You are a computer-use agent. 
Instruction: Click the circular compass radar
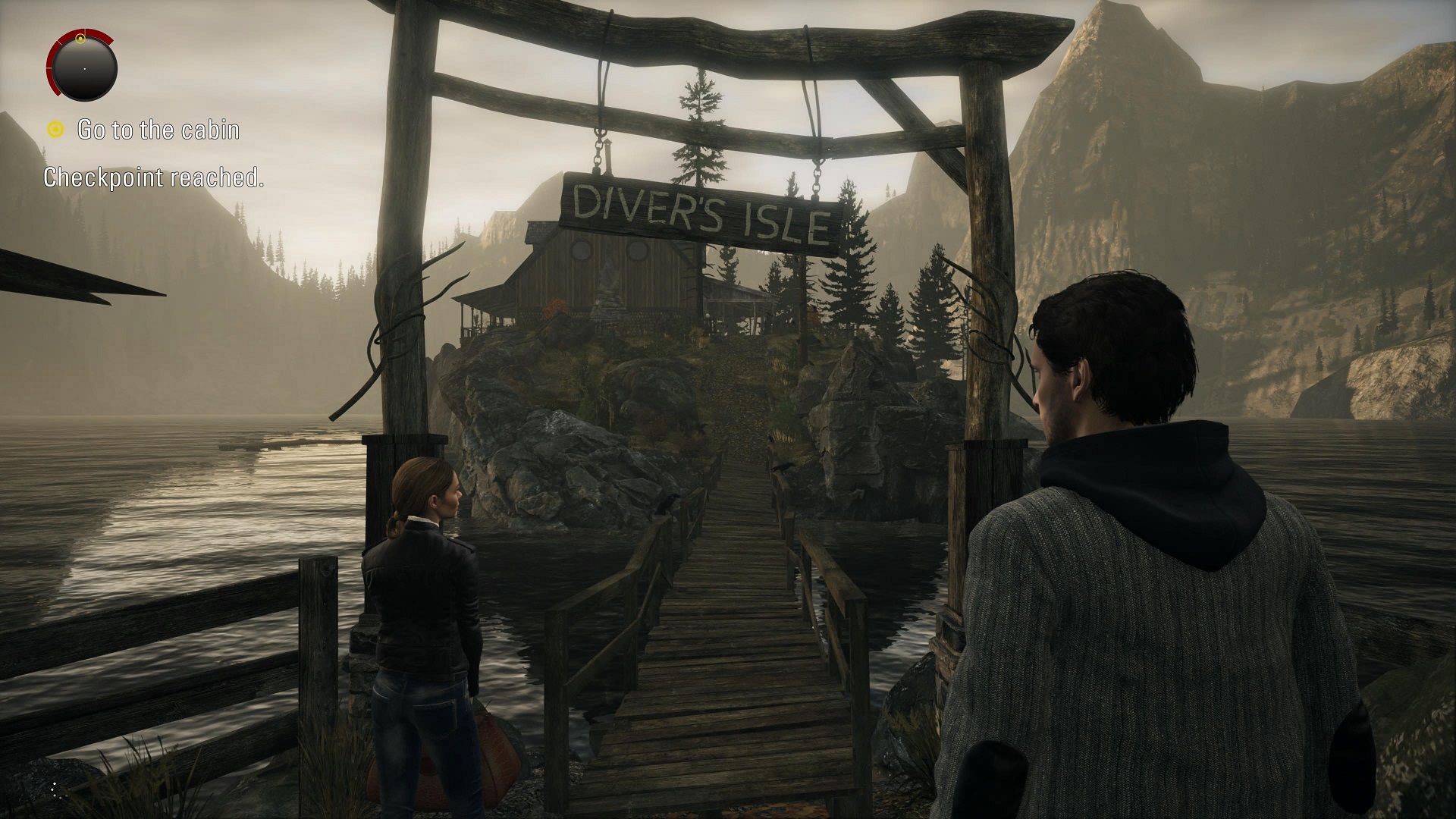tap(83, 67)
